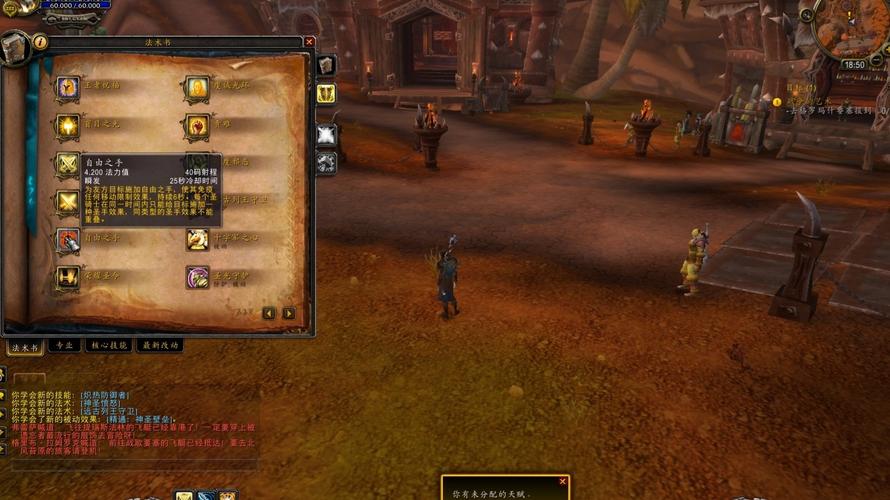Open the minimap clock showing 18:50

coord(853,65)
